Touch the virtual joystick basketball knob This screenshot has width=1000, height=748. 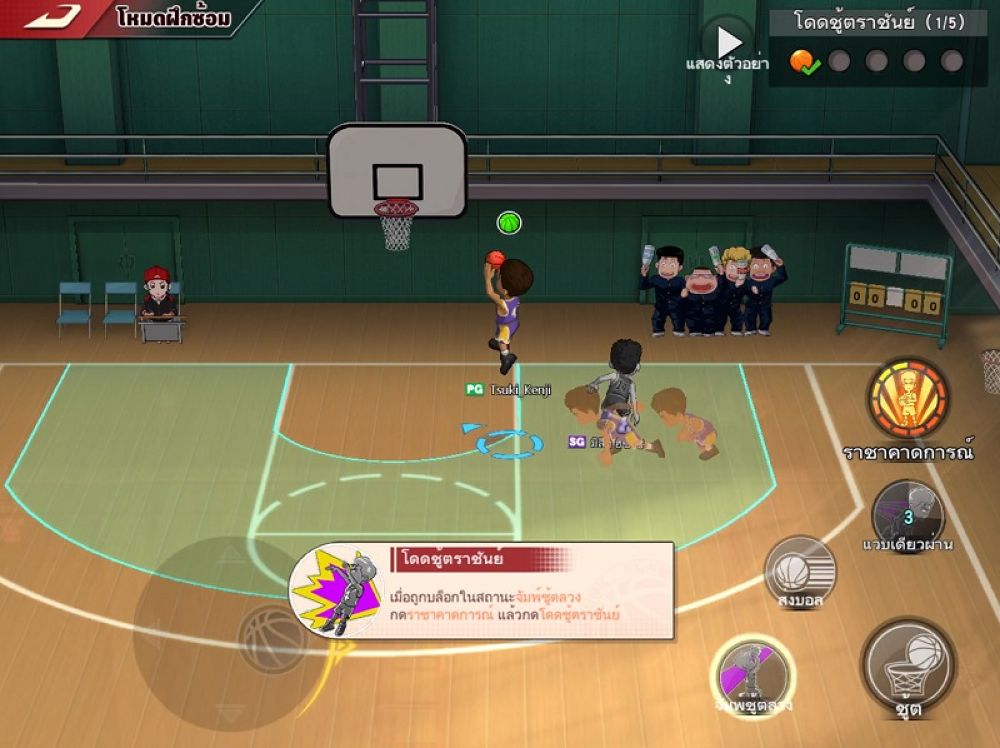tap(270, 636)
